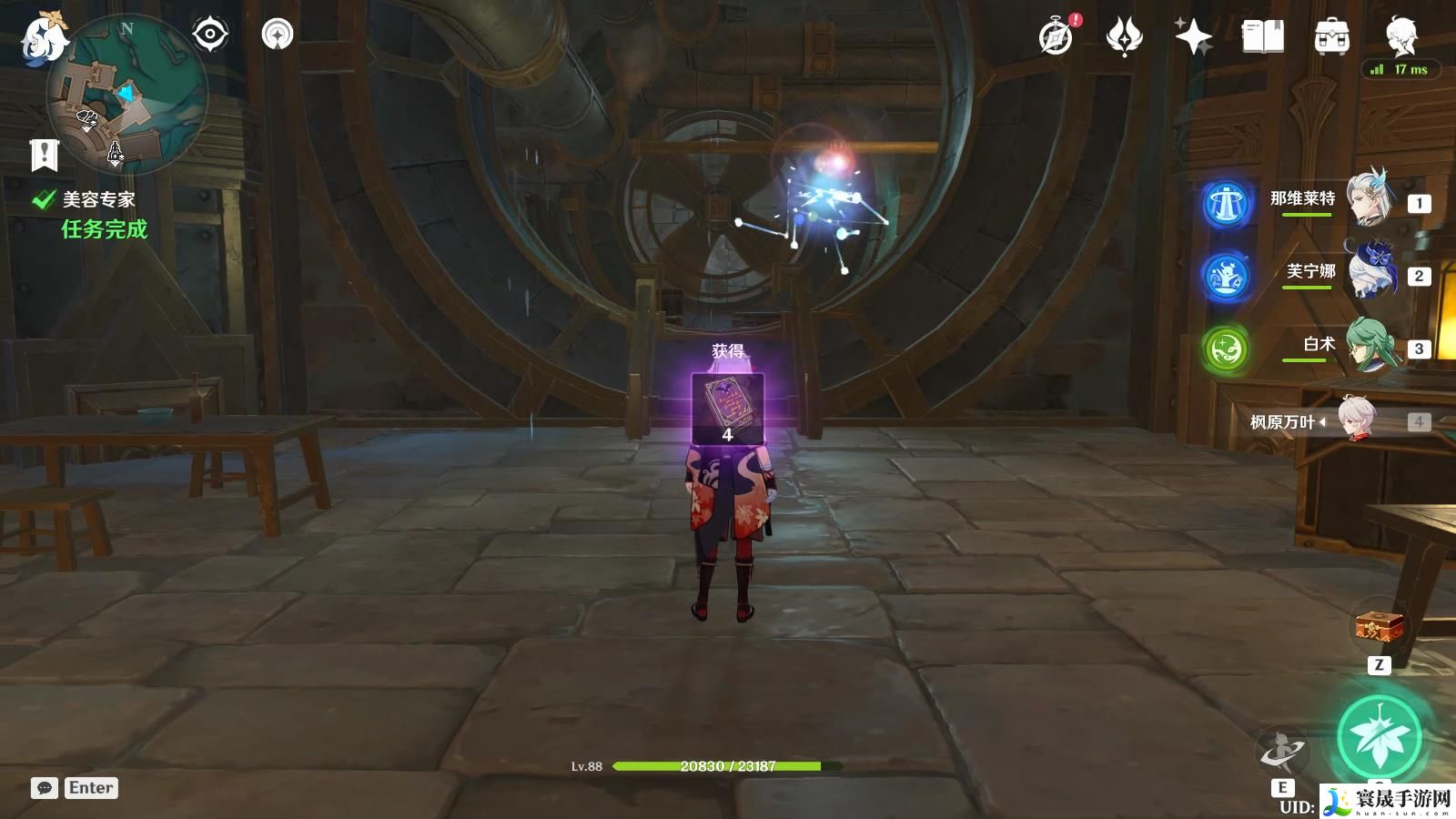Viewport: 1456px width, 819px height.
Task: Open the character profile icon
Action: (1400, 37)
